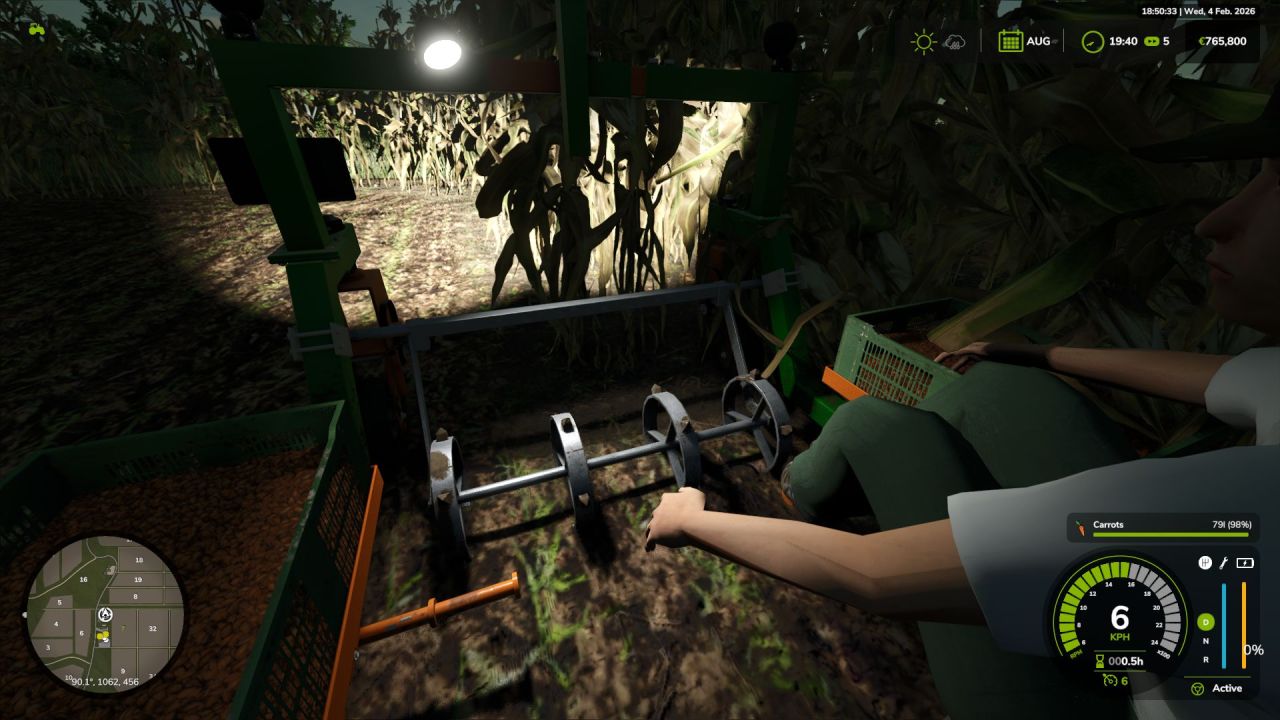The height and width of the screenshot is (720, 1280).
Task: Click the rain forecast cloud icon
Action: 955,42
